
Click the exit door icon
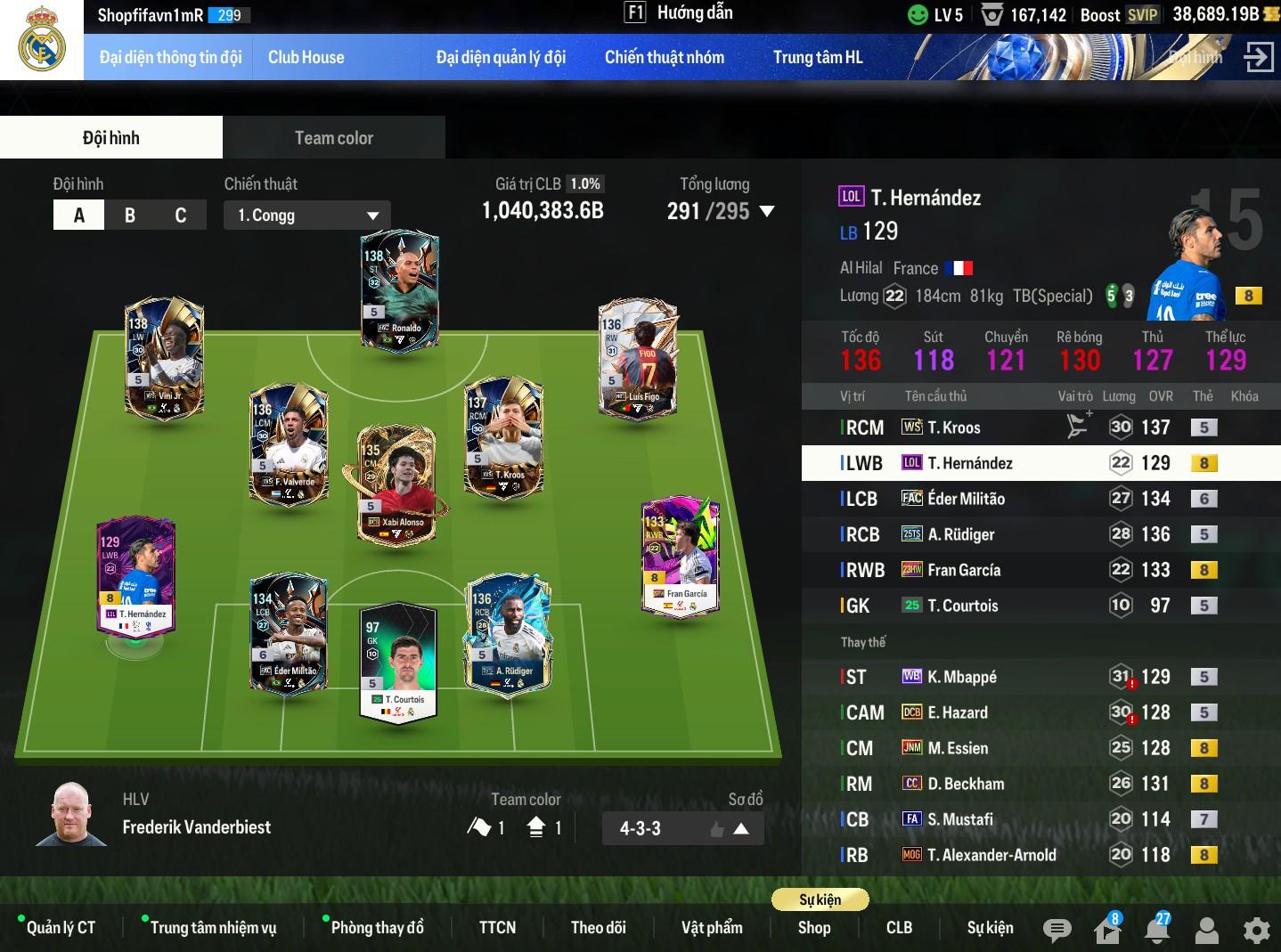tap(1257, 58)
